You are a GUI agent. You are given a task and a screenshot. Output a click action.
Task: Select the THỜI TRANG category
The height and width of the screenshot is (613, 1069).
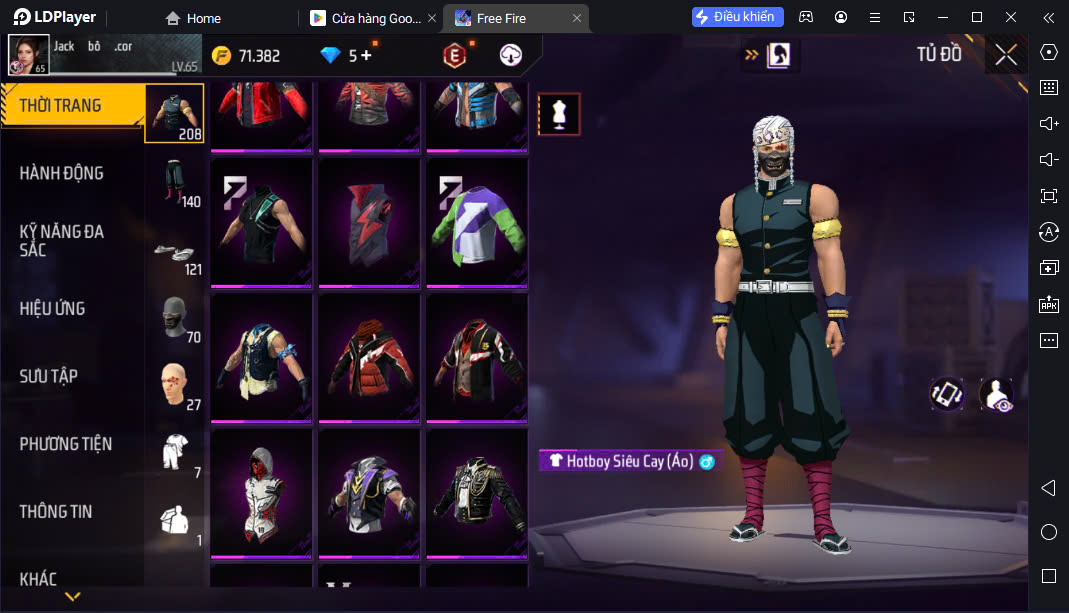[61, 105]
